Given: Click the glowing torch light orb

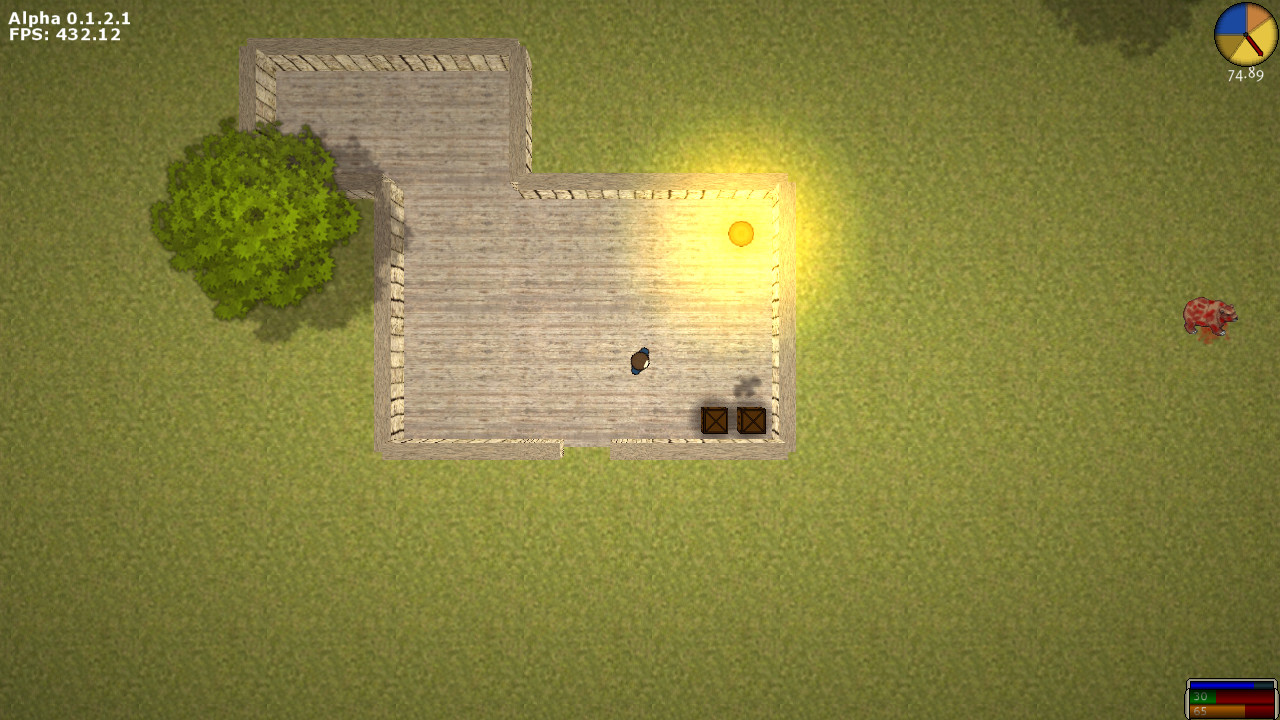Looking at the screenshot, I should 741,232.
